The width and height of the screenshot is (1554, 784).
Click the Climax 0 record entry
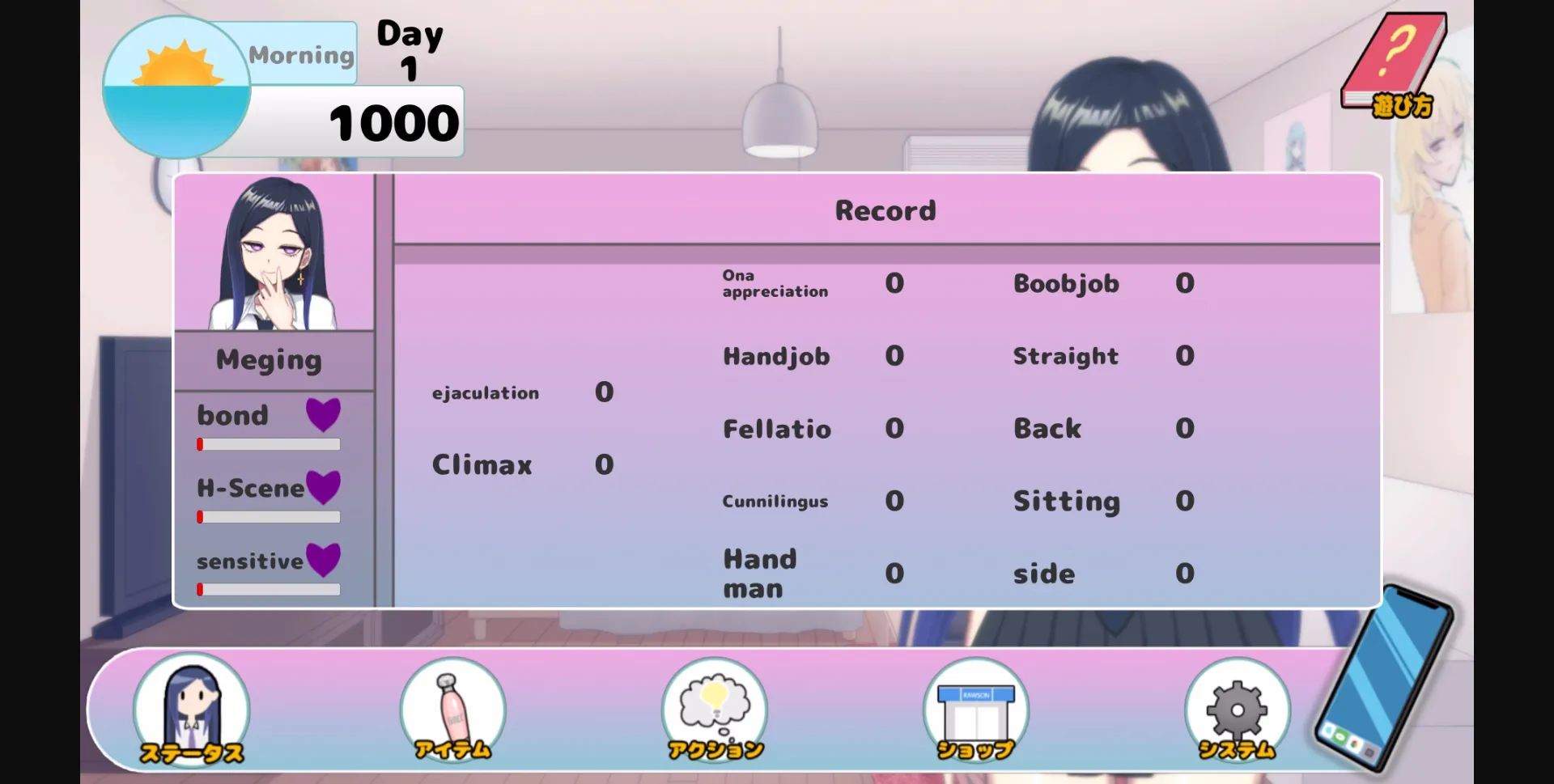pos(522,464)
